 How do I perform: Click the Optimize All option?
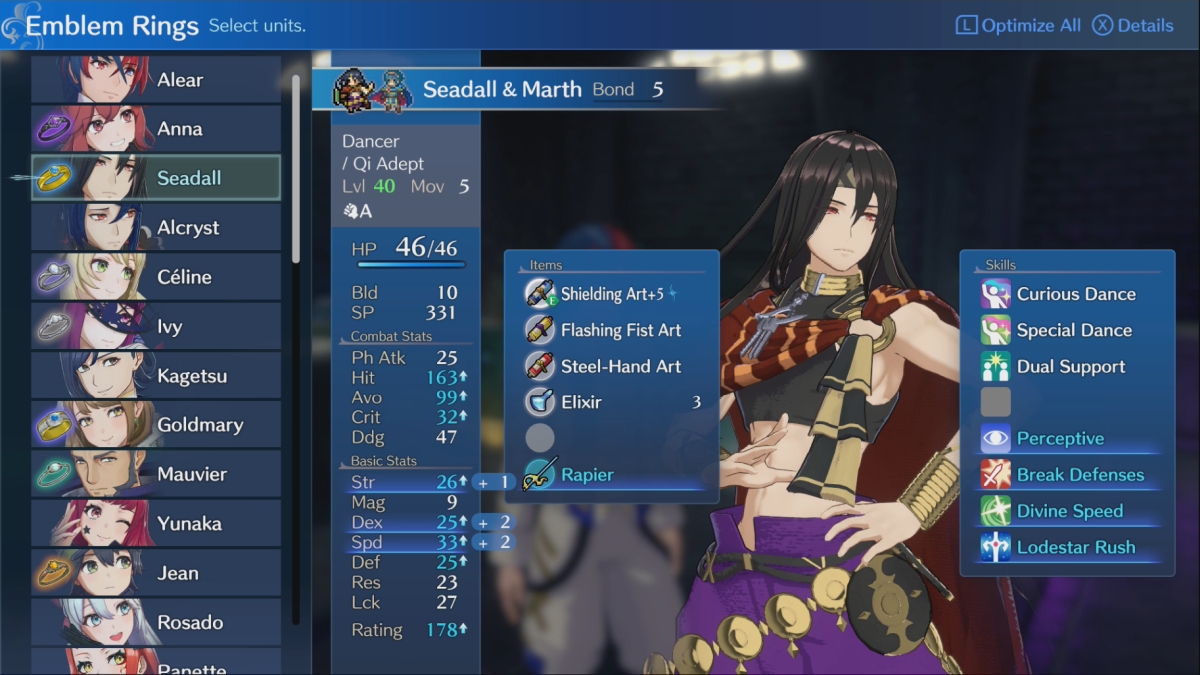coord(1018,26)
